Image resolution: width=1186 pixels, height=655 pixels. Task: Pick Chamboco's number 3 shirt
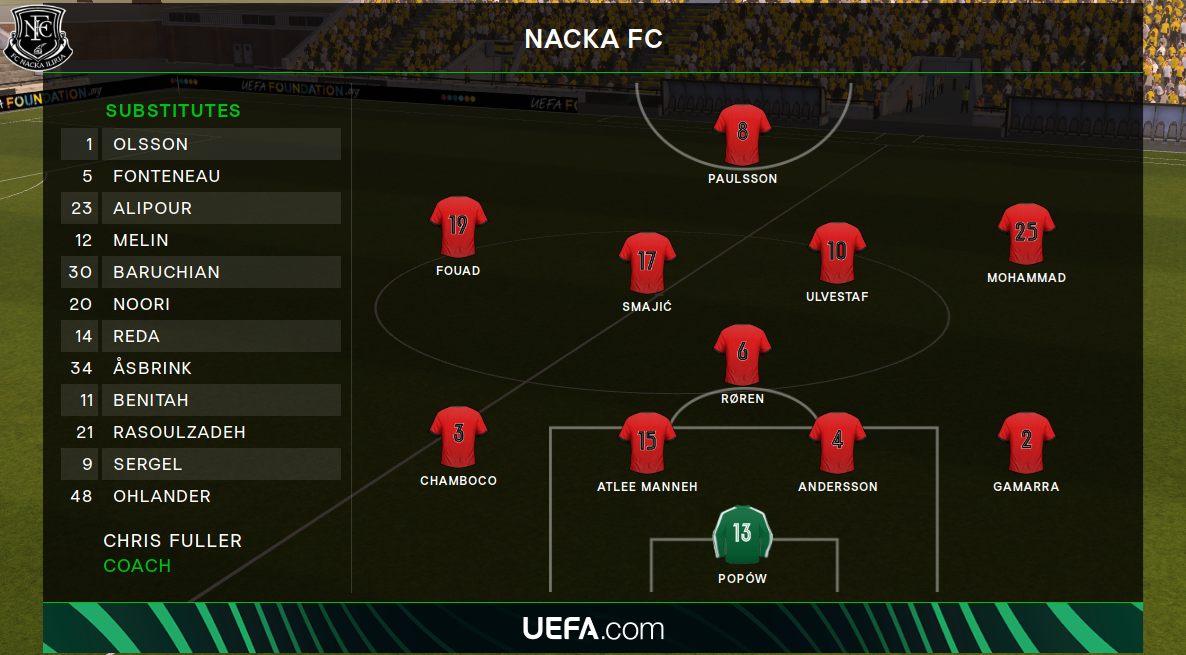tap(458, 436)
